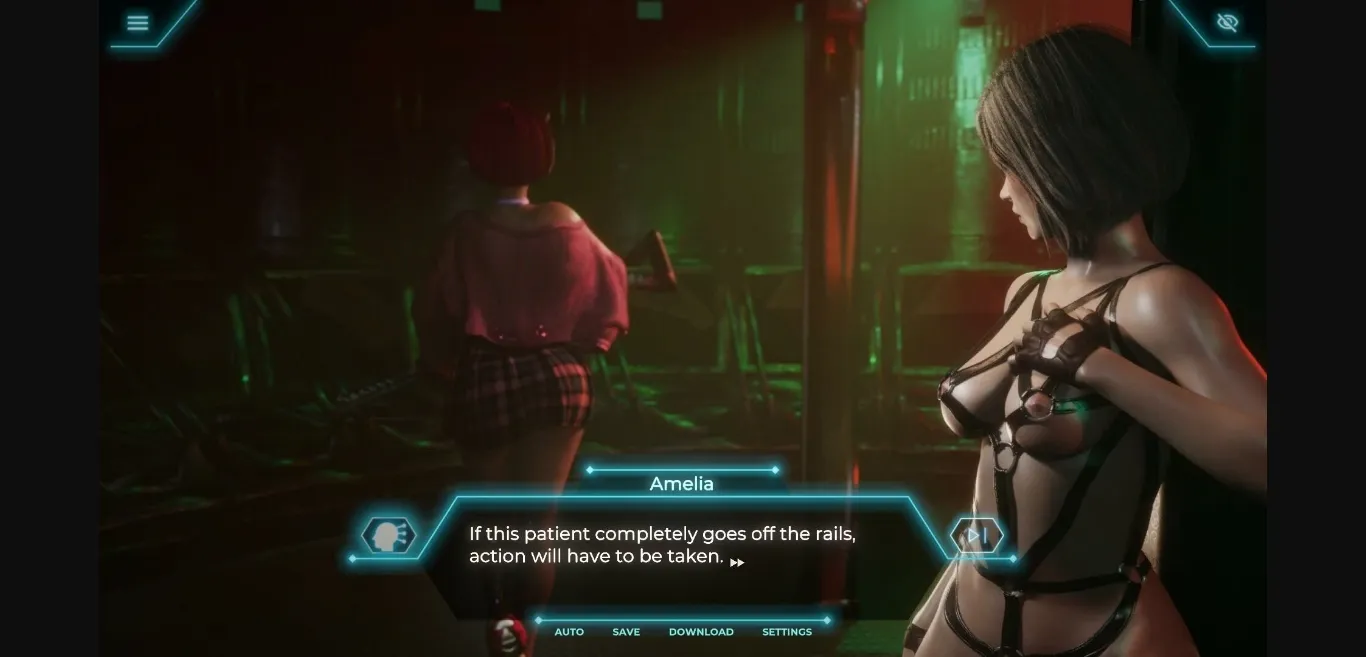The width and height of the screenshot is (1366, 657).
Task: Advance dialogue via the double-arrow indicator
Action: click(737, 563)
